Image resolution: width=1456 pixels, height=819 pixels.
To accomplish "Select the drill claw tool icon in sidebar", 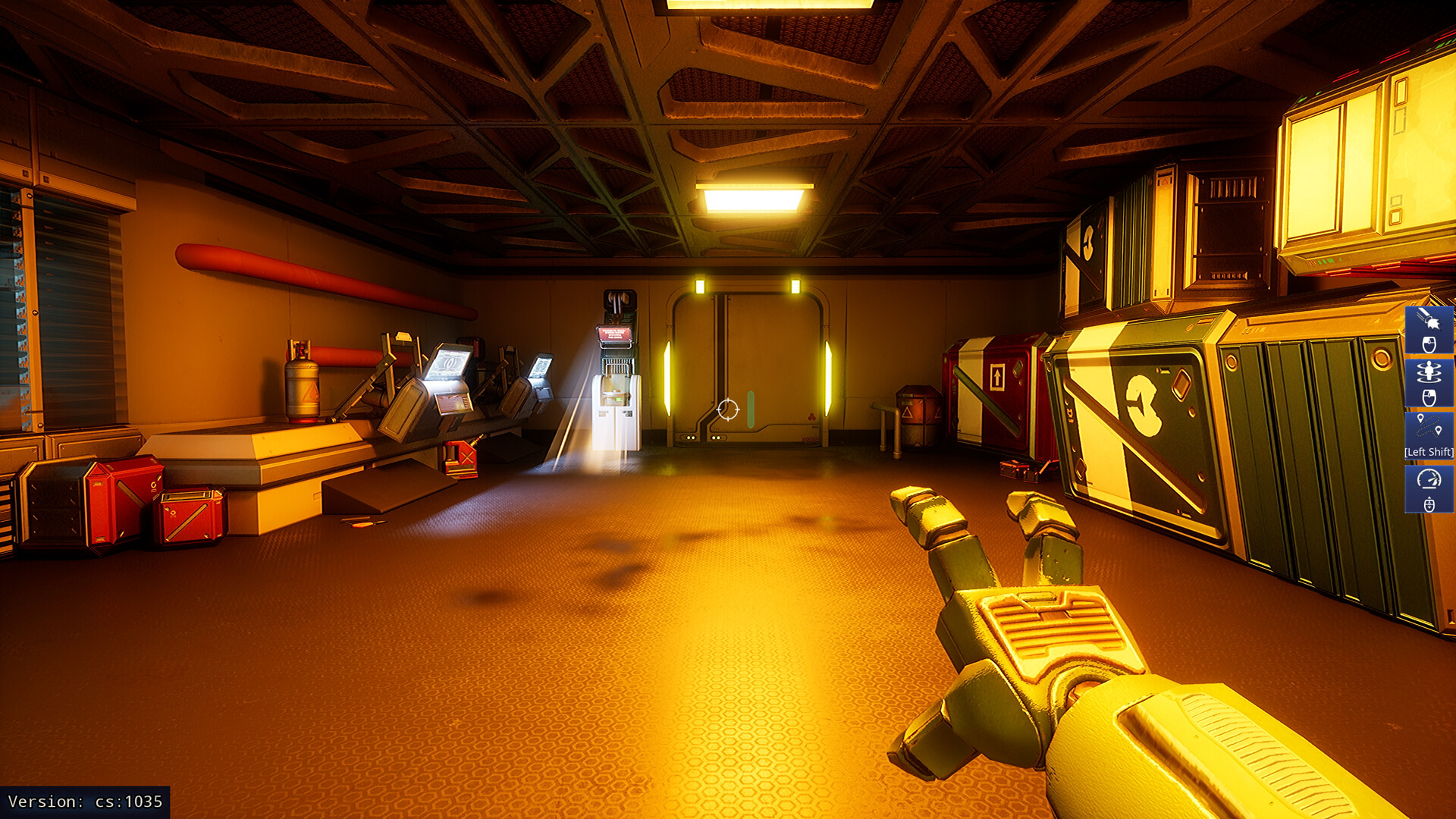I will click(1429, 318).
